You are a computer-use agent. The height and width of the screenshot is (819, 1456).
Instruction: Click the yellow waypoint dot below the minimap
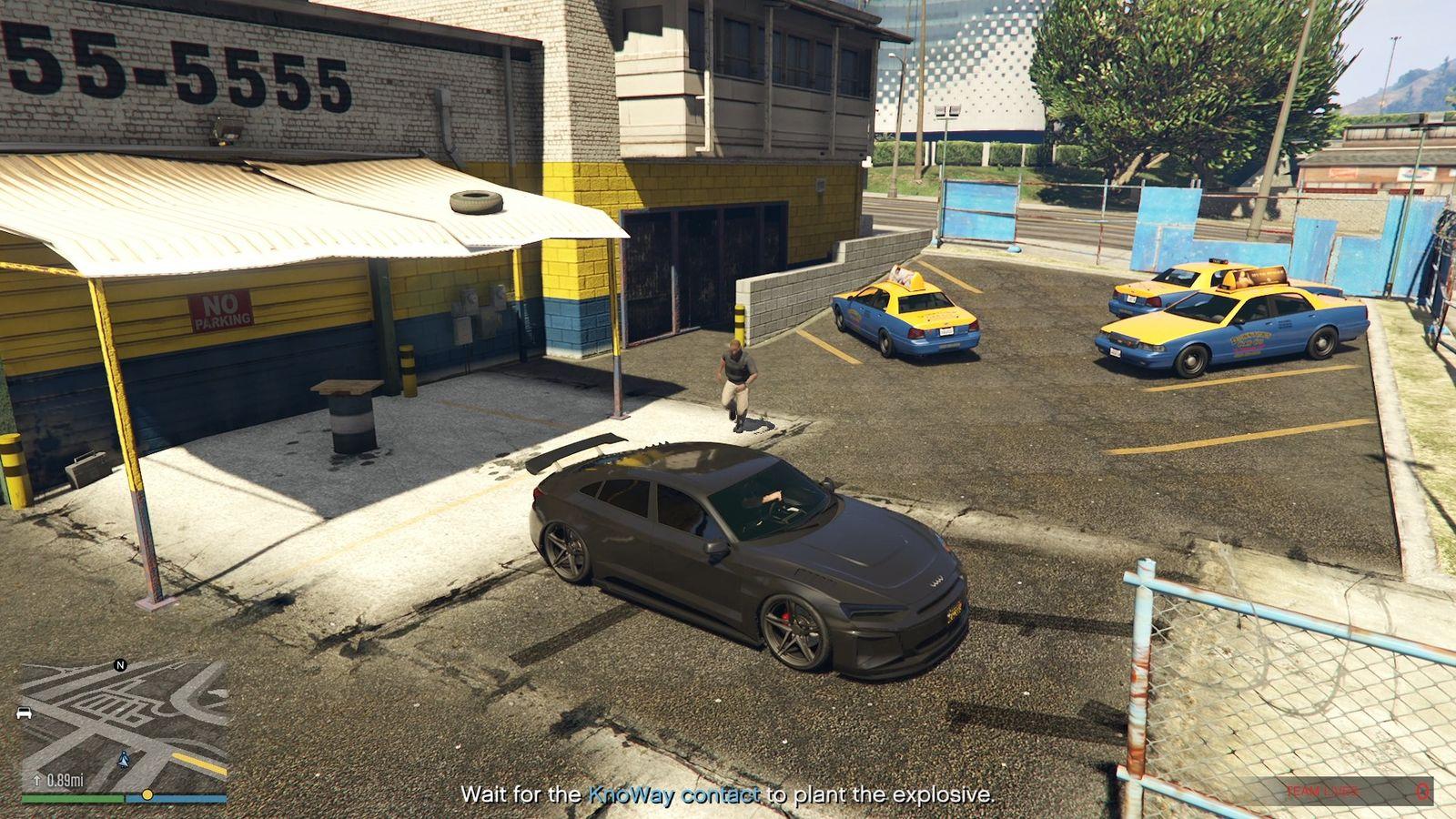[147, 795]
